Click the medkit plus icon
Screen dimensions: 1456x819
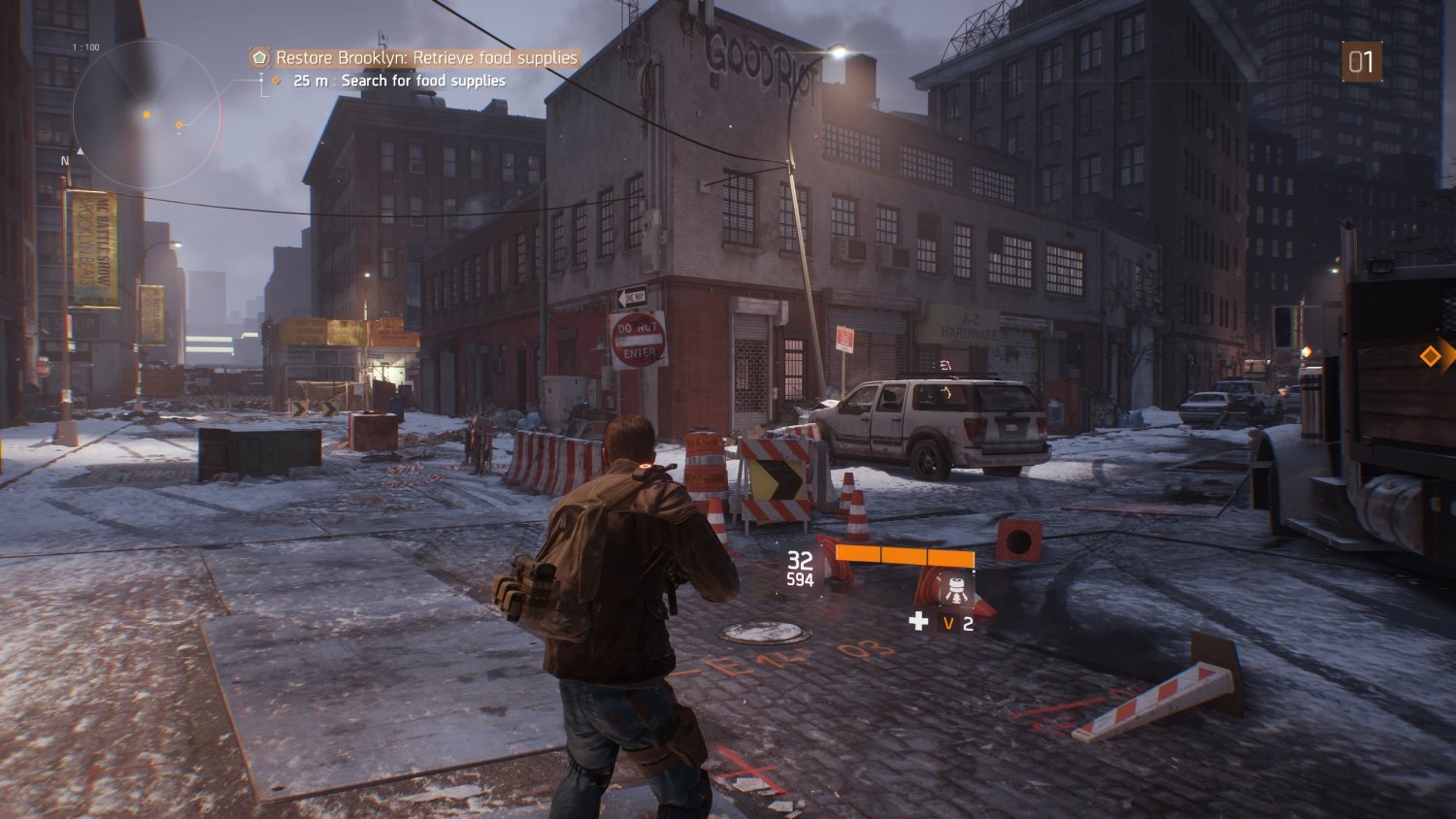(918, 623)
